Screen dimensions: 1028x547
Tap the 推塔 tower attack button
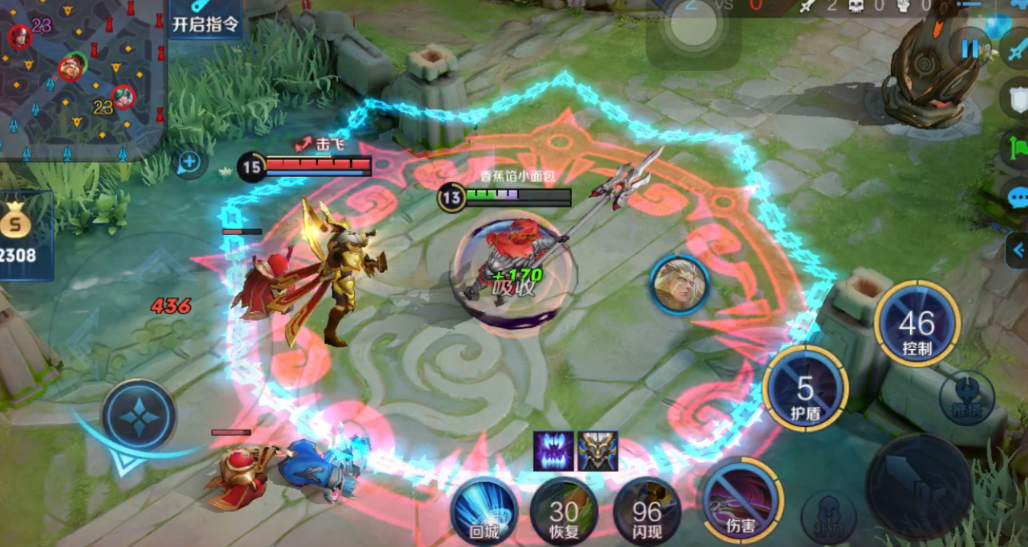click(x=966, y=396)
